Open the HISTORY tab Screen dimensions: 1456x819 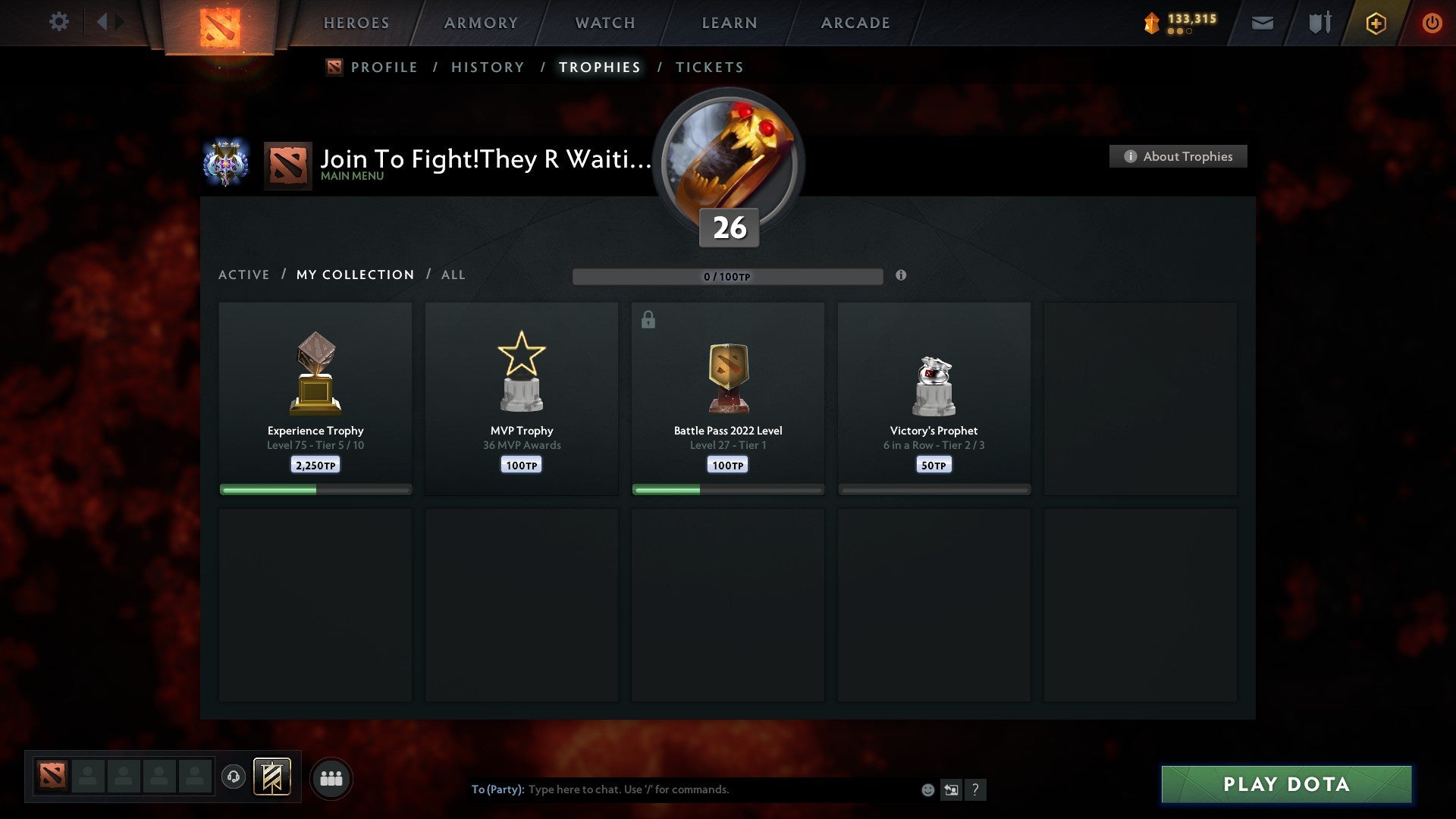(x=488, y=67)
